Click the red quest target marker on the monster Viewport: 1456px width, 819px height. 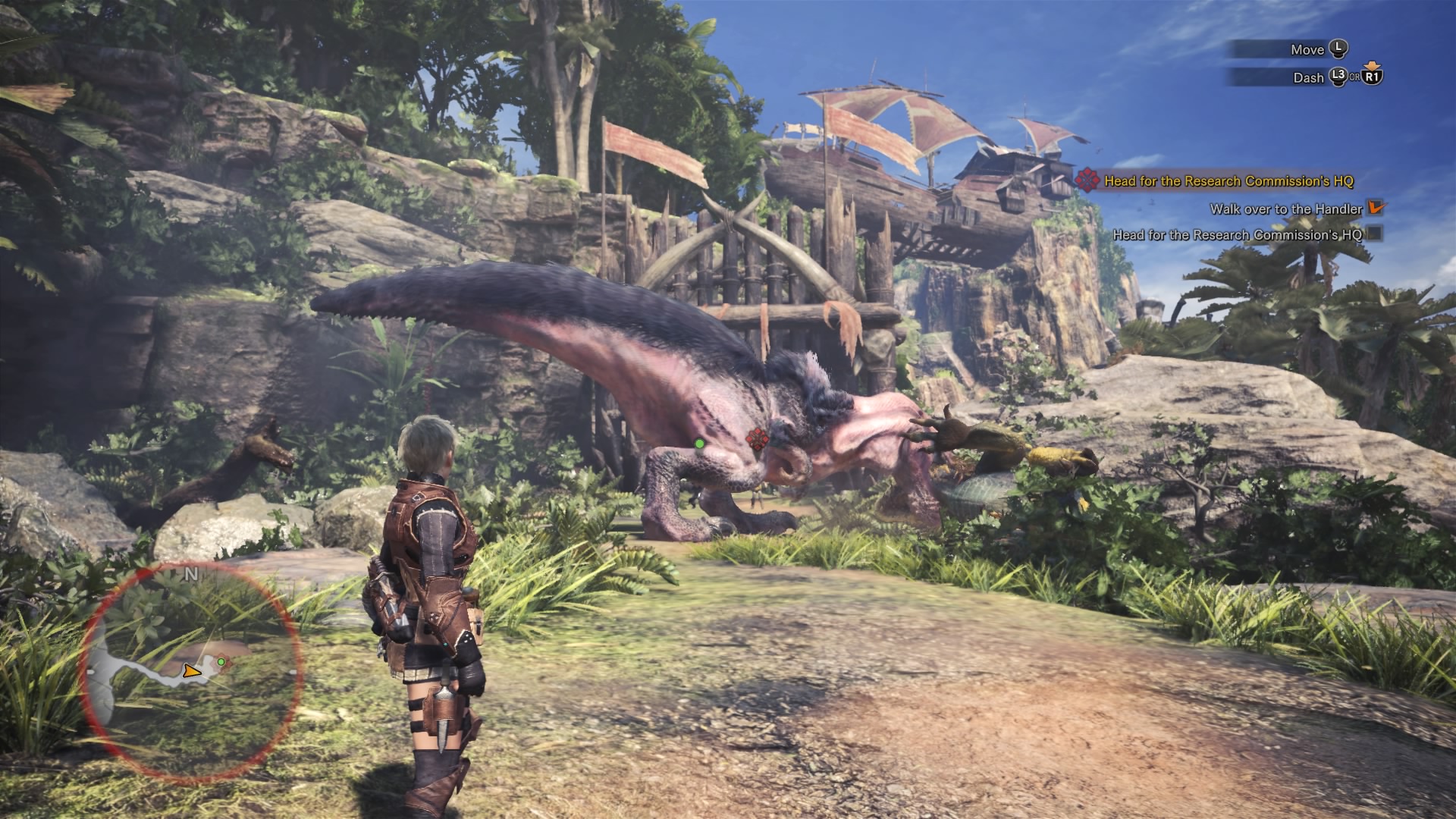click(x=755, y=438)
